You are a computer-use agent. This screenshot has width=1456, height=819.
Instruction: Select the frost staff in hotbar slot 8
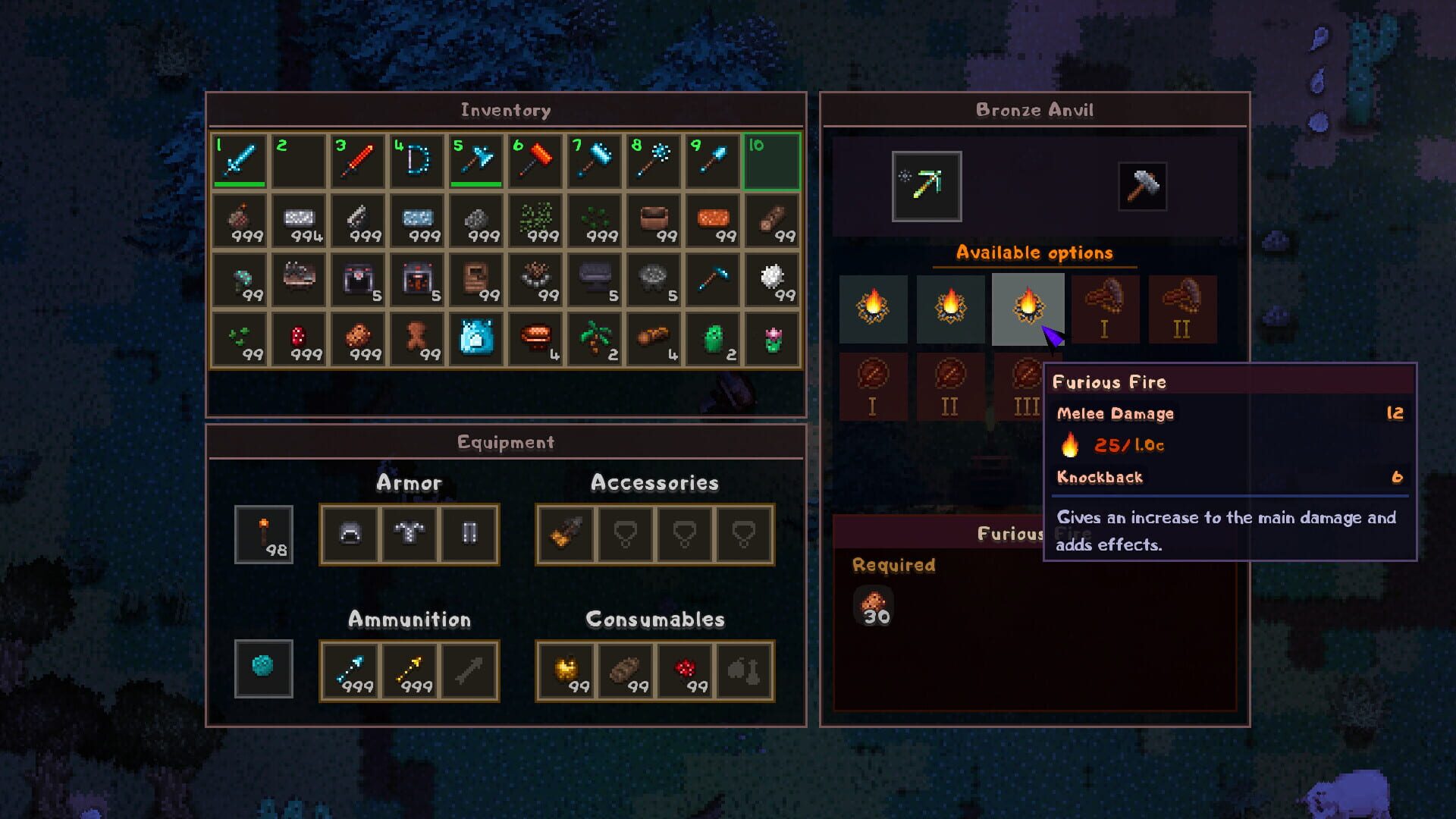point(654,161)
